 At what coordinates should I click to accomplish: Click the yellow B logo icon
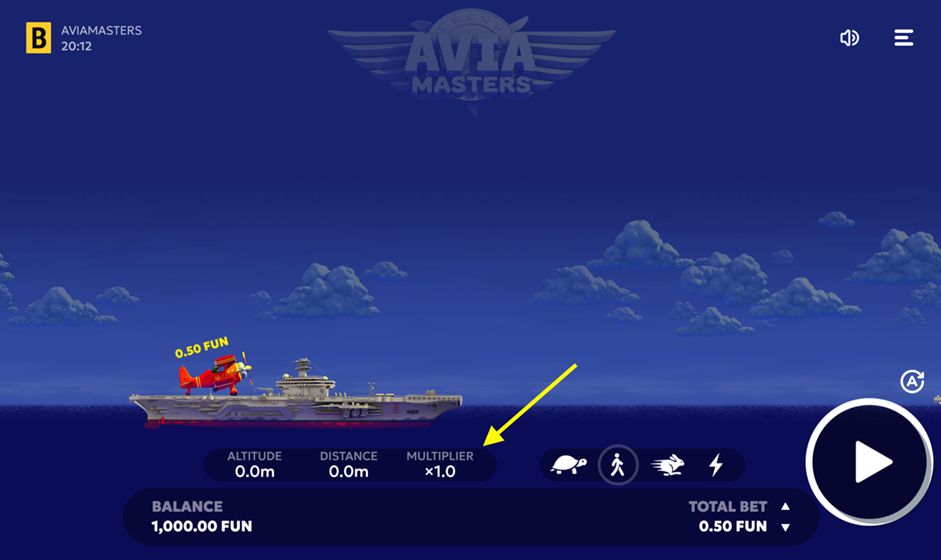(x=38, y=38)
